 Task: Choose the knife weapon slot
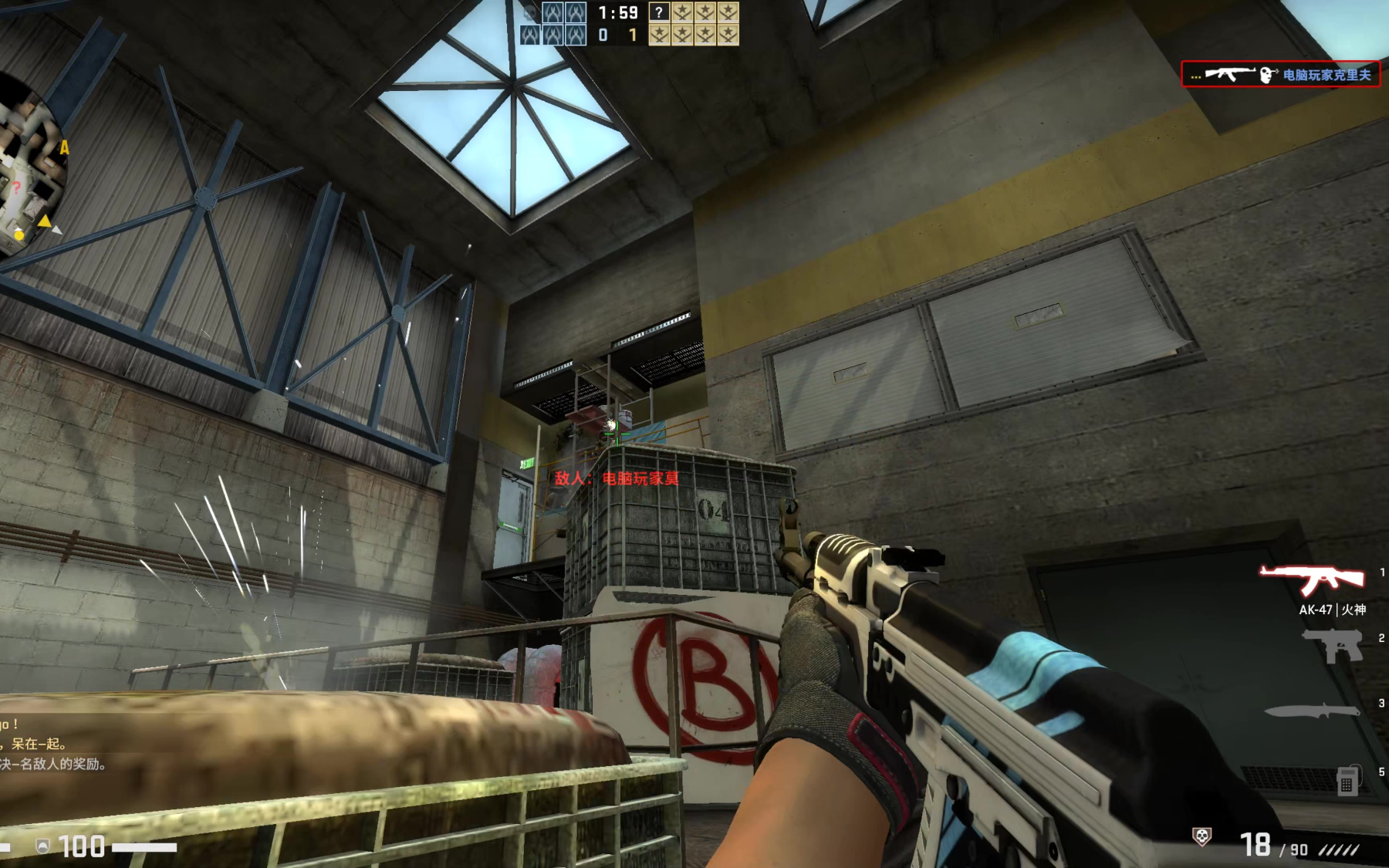pyautogui.click(x=1312, y=710)
